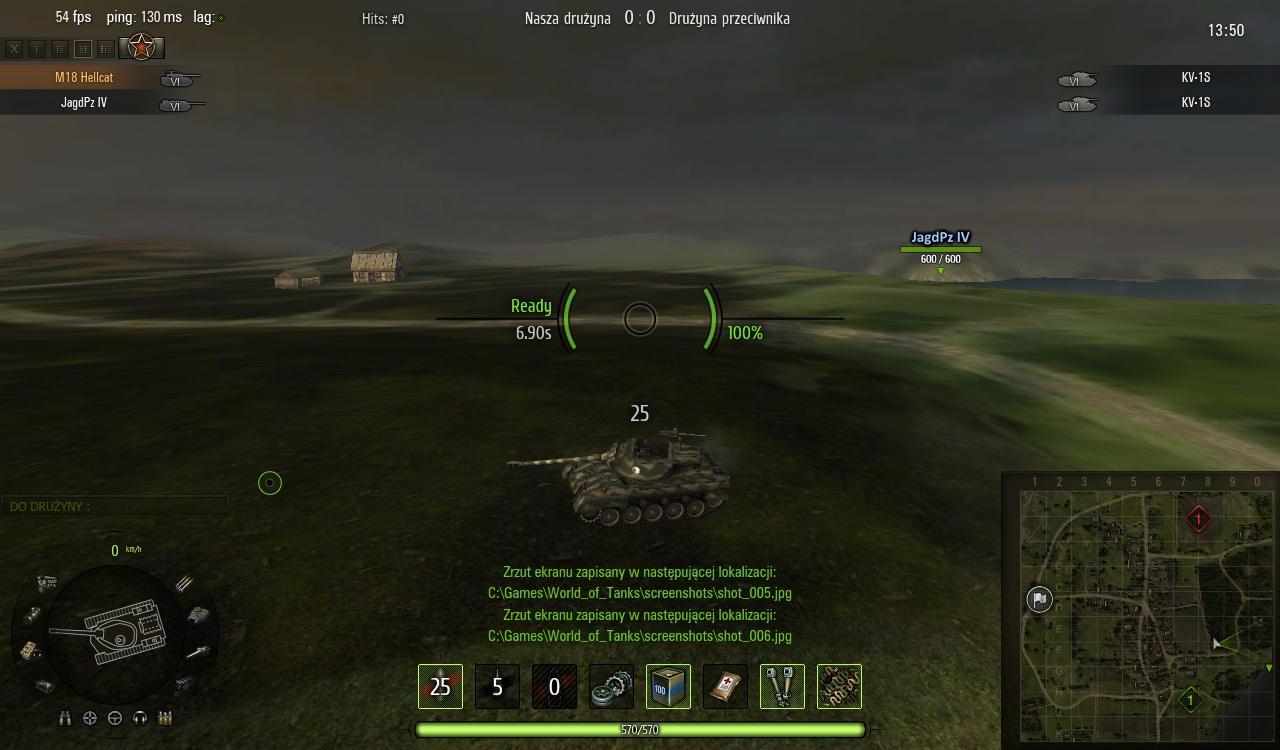Select the shell slot with 25 rounds
The image size is (1280, 750).
point(440,686)
